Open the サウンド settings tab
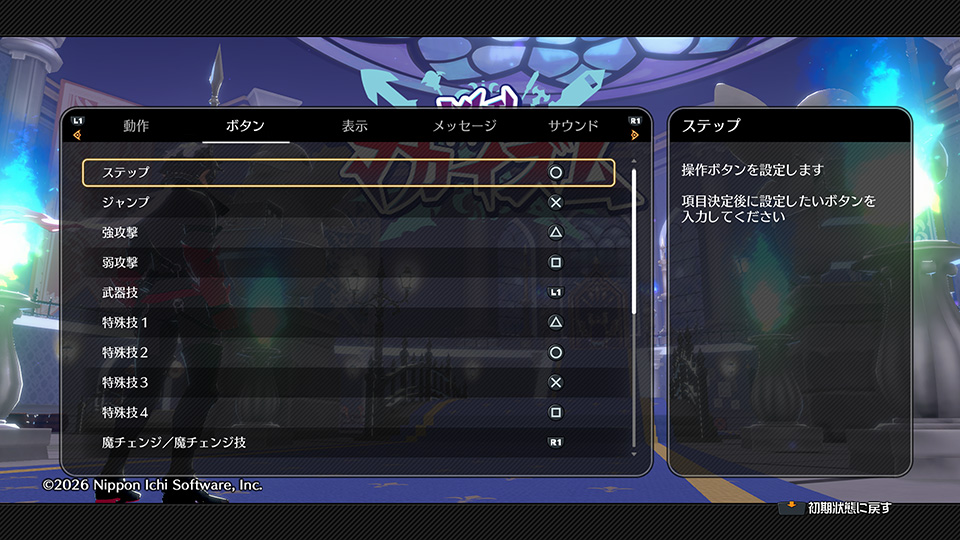 573,126
